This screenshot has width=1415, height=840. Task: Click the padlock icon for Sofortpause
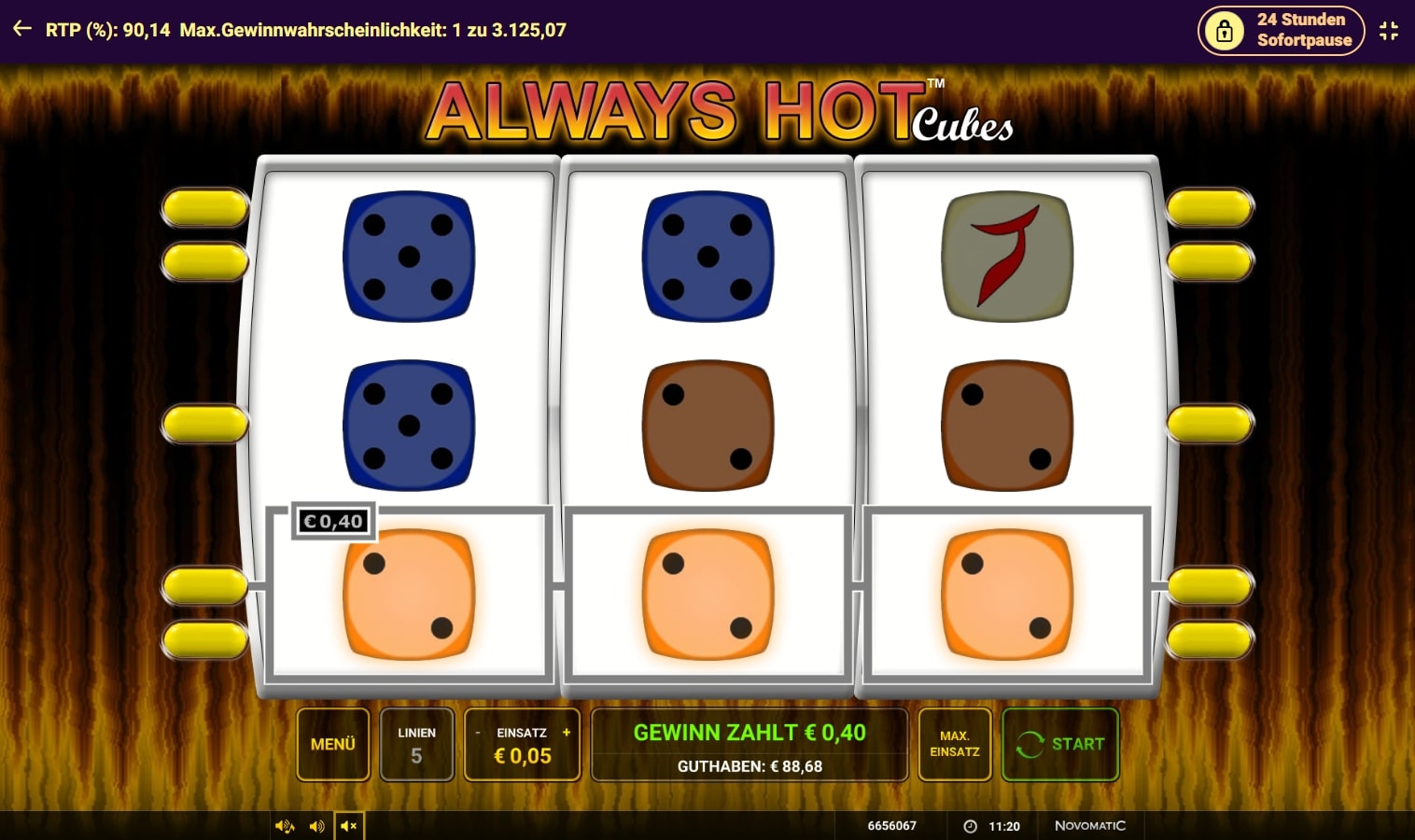[1225, 30]
